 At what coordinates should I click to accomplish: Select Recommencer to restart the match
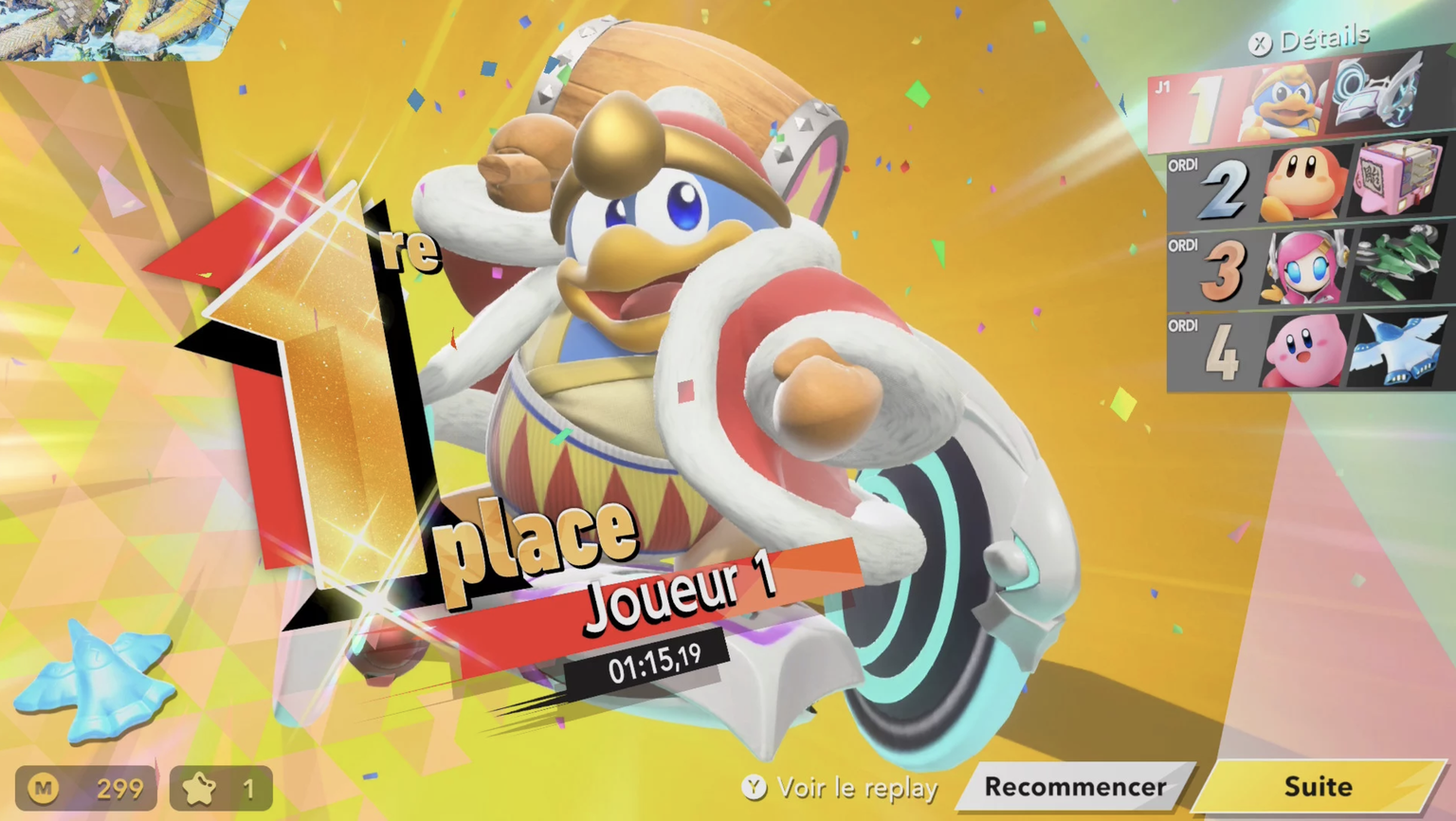pyautogui.click(x=1075, y=787)
